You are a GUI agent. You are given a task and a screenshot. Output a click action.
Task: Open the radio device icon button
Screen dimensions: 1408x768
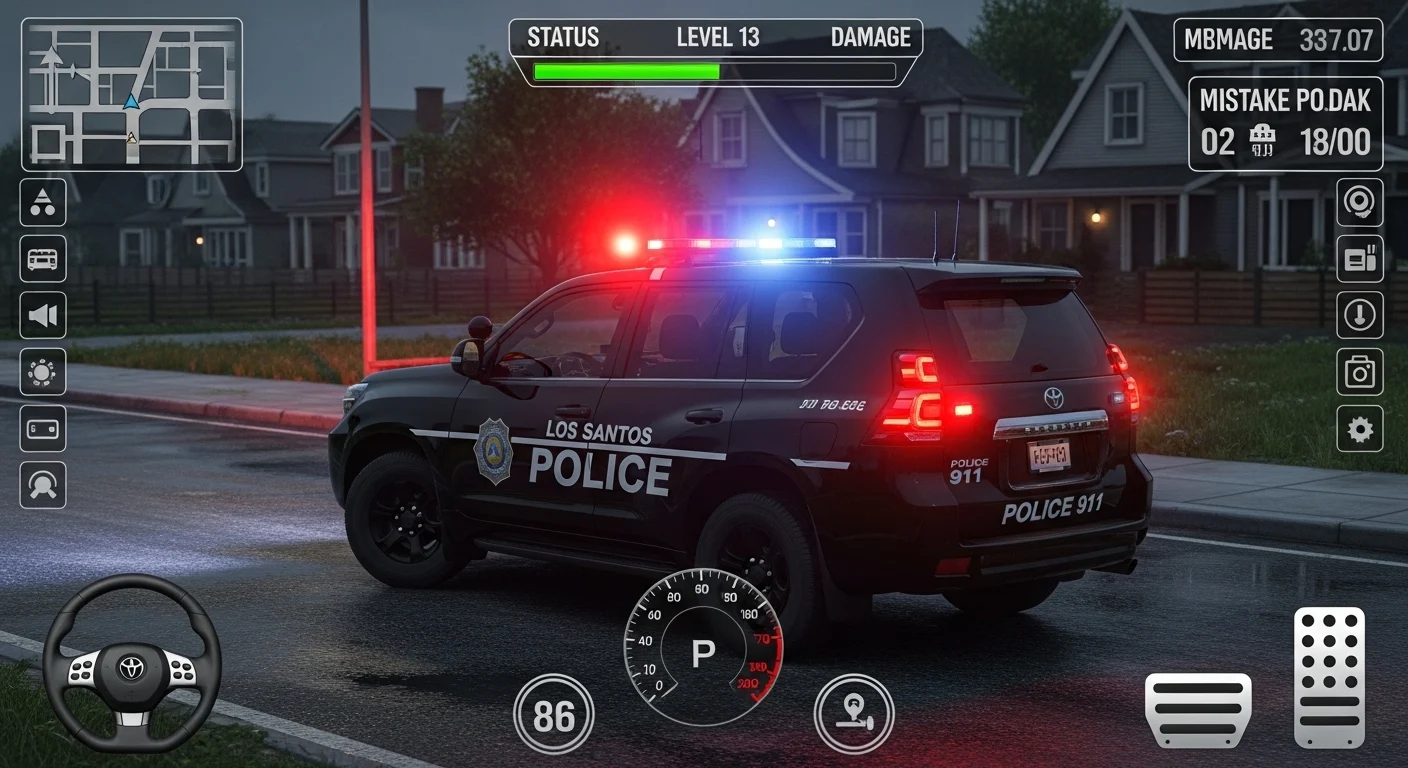tap(1360, 259)
